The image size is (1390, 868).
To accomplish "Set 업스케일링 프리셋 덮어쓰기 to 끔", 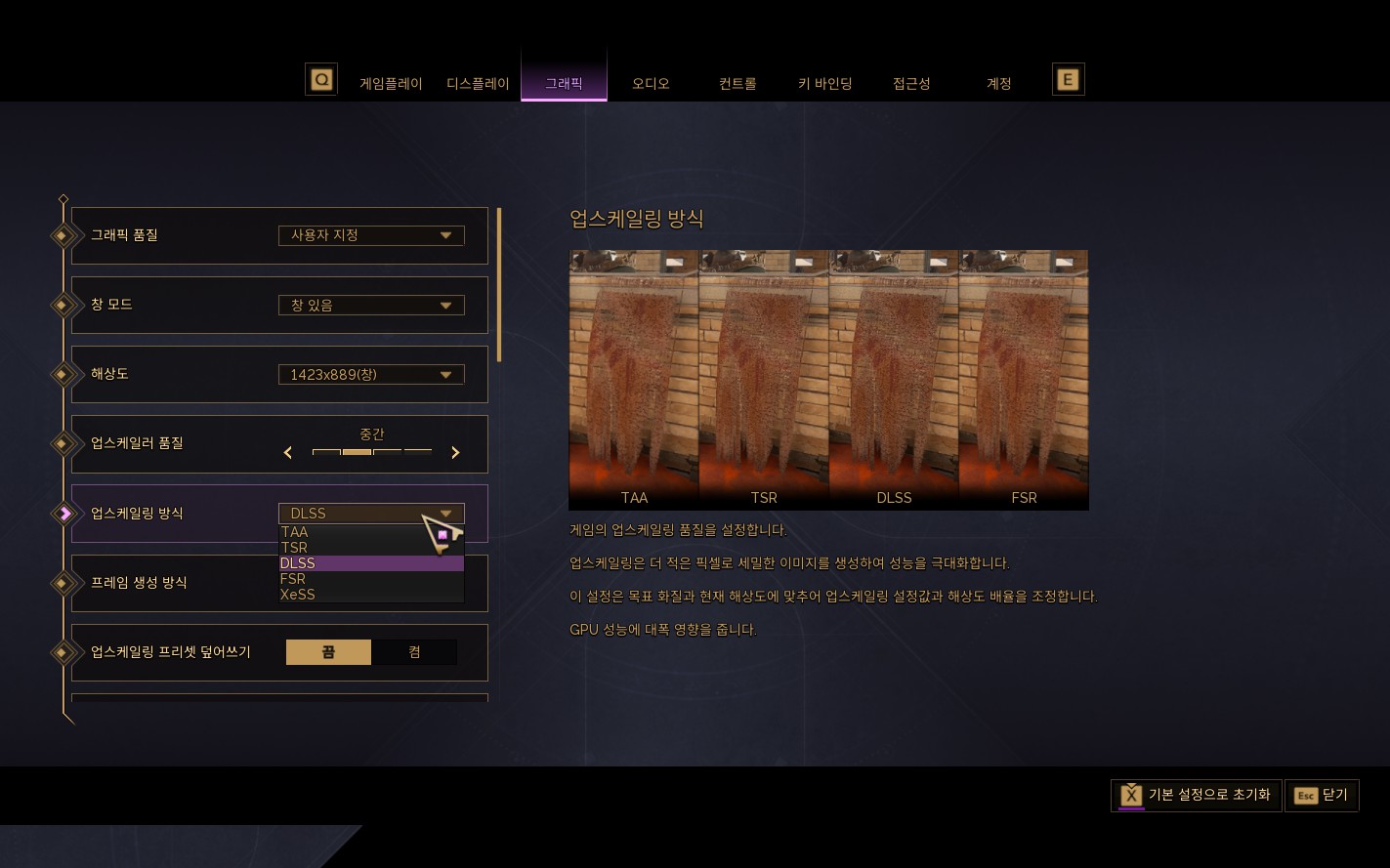I will pyautogui.click(x=328, y=652).
